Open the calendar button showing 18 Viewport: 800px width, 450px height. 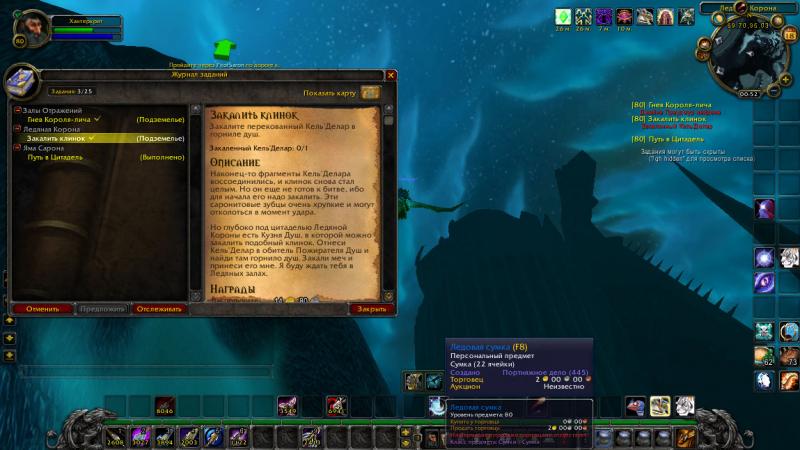pyautogui.click(x=788, y=36)
